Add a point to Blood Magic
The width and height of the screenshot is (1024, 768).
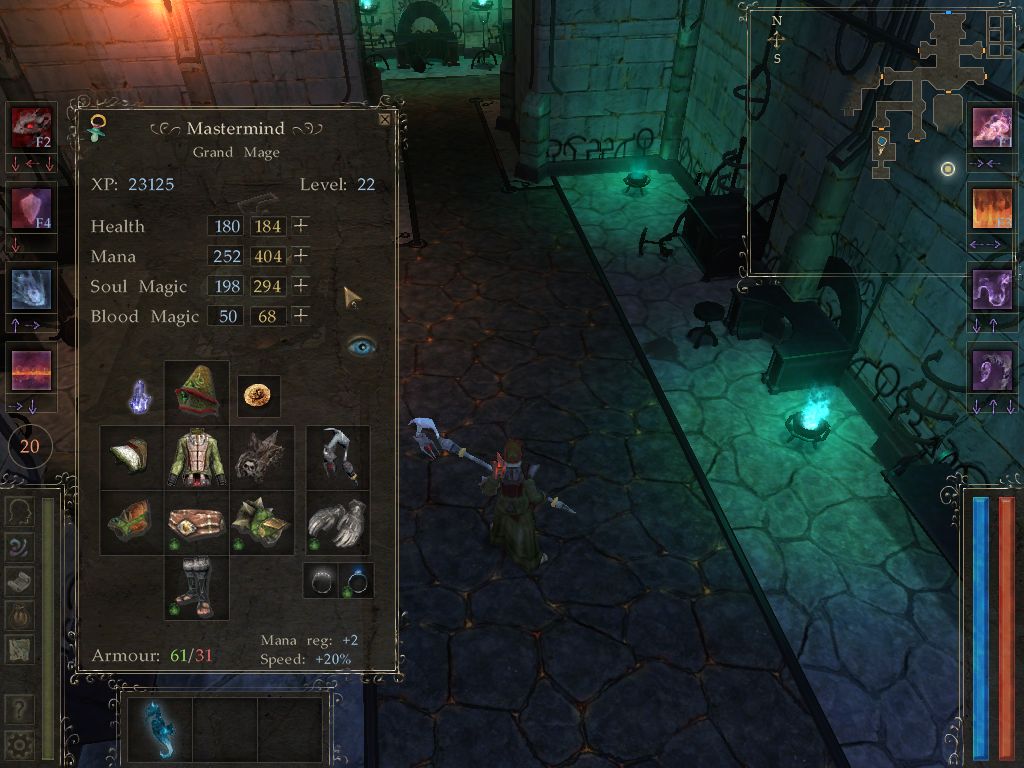[300, 316]
